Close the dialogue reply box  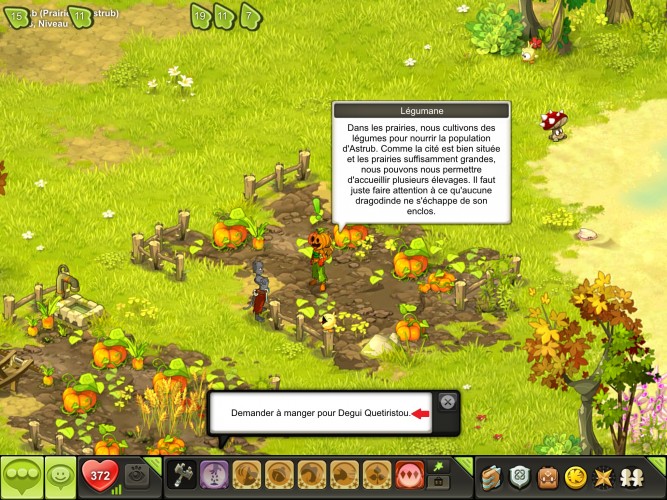tap(447, 401)
